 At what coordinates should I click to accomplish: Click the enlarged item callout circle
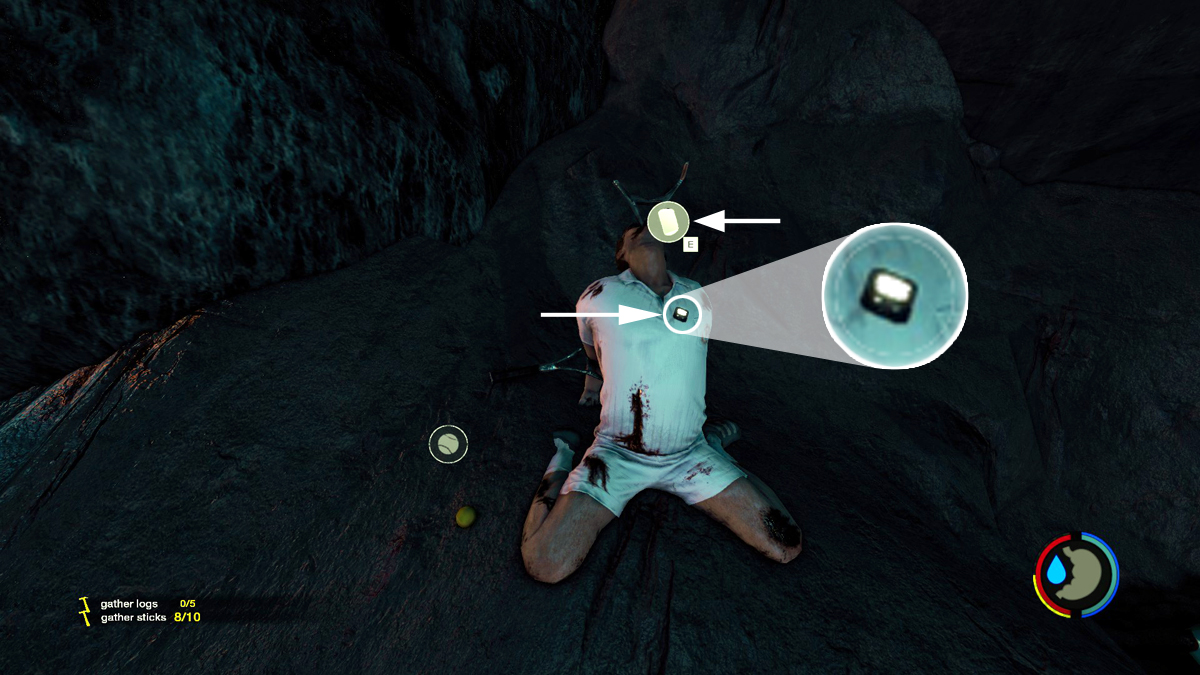[x=894, y=295]
